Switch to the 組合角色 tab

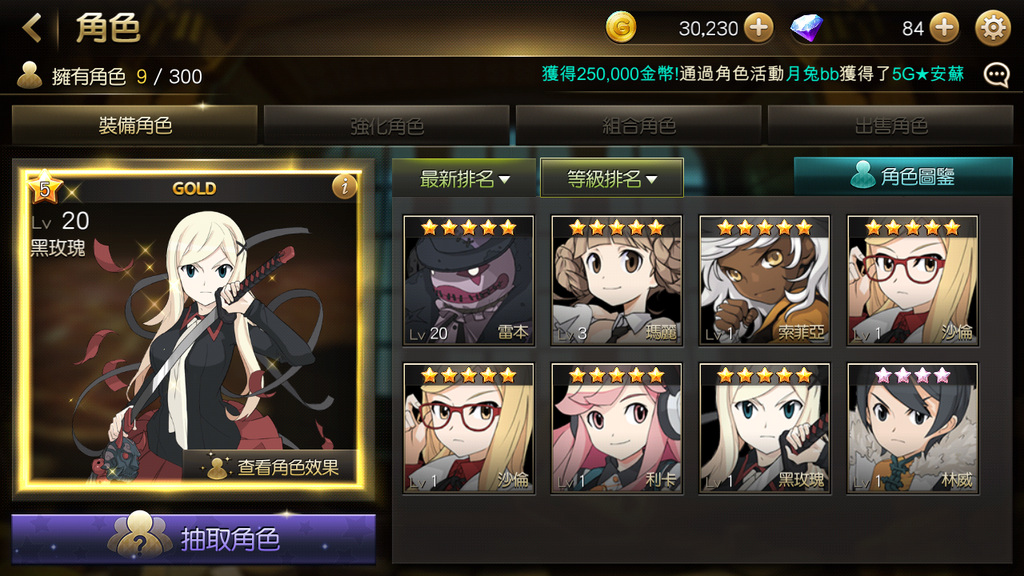pyautogui.click(x=639, y=126)
